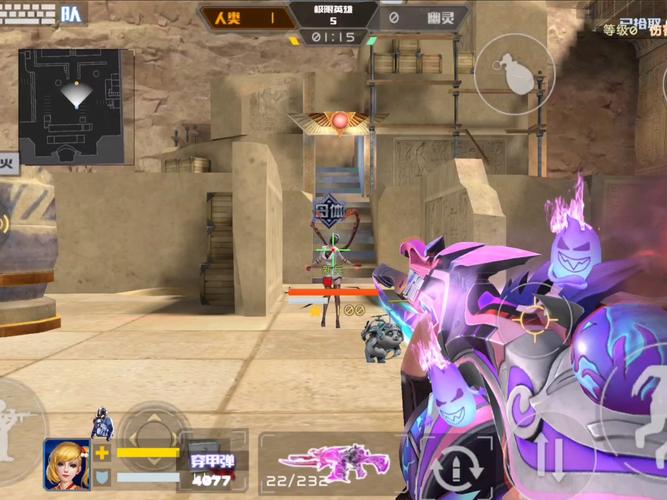Select the purple rifle weapon slot
667x500 pixels.
click(x=318, y=462)
